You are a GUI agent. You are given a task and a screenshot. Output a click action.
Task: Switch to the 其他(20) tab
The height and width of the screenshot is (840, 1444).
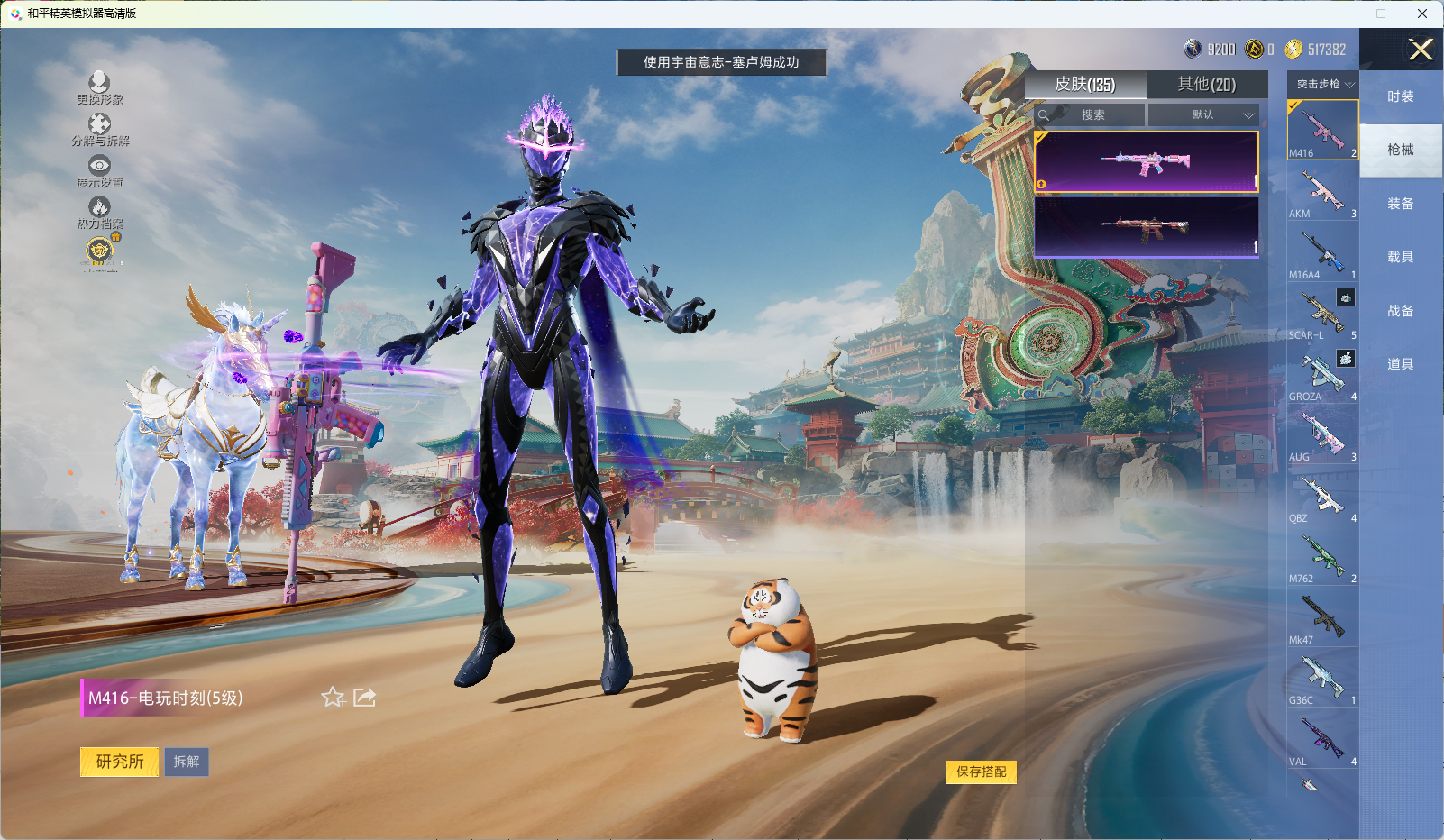[x=1206, y=85]
